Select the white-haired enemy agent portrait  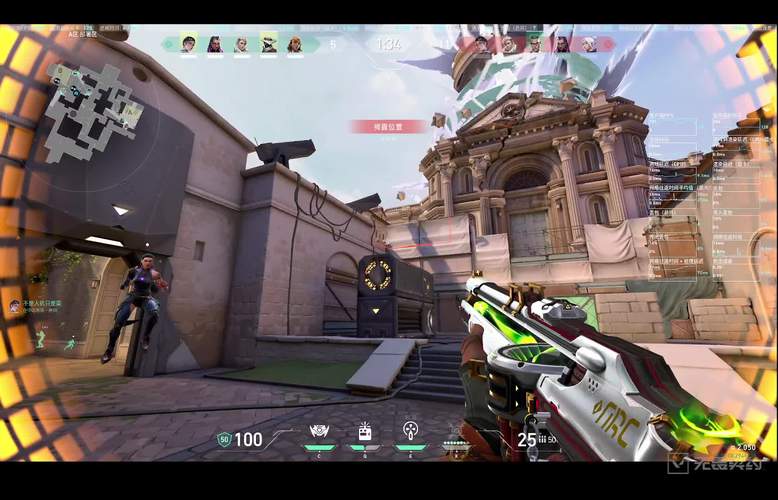tap(589, 44)
